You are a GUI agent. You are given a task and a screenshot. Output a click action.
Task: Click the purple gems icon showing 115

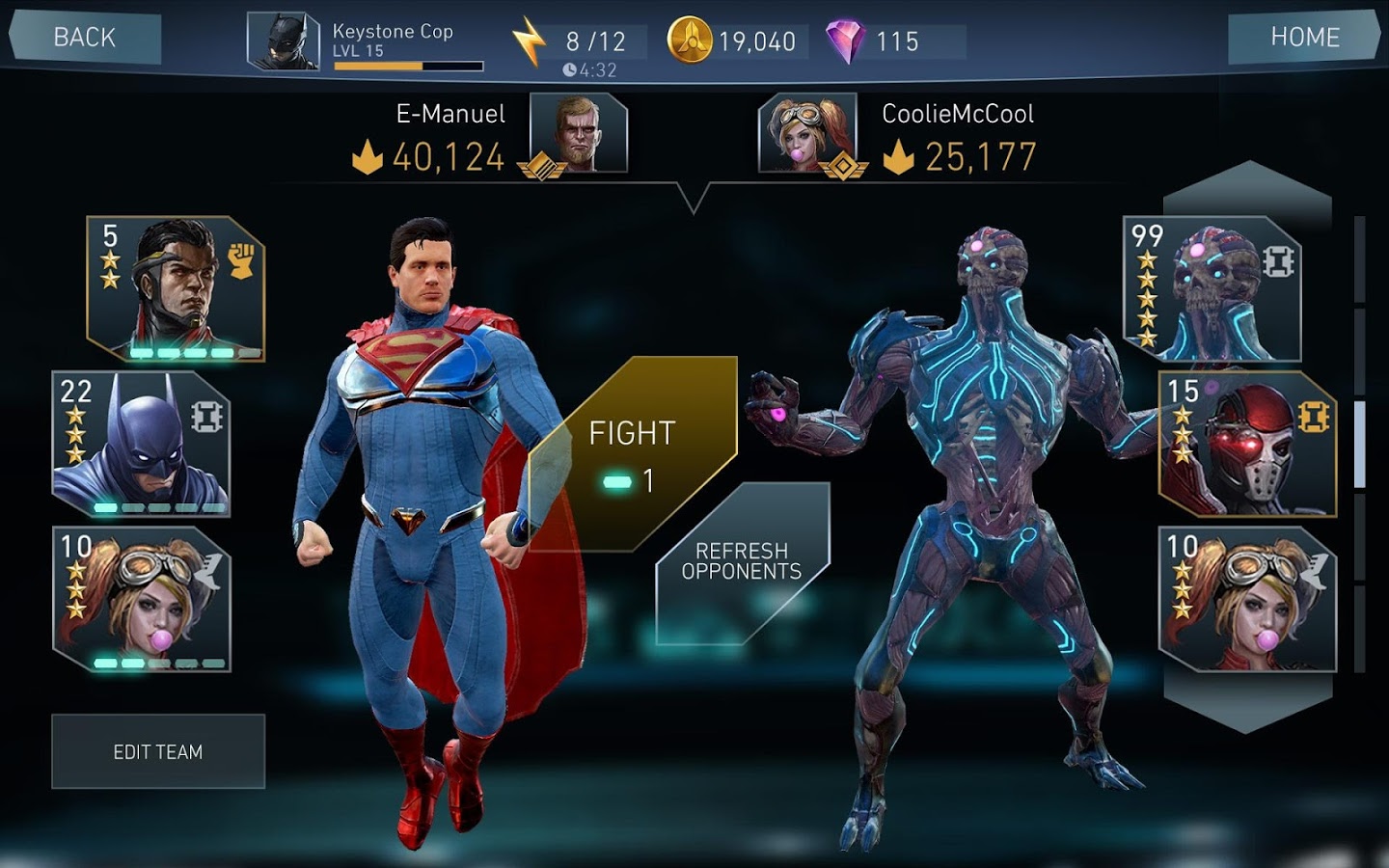click(x=847, y=41)
